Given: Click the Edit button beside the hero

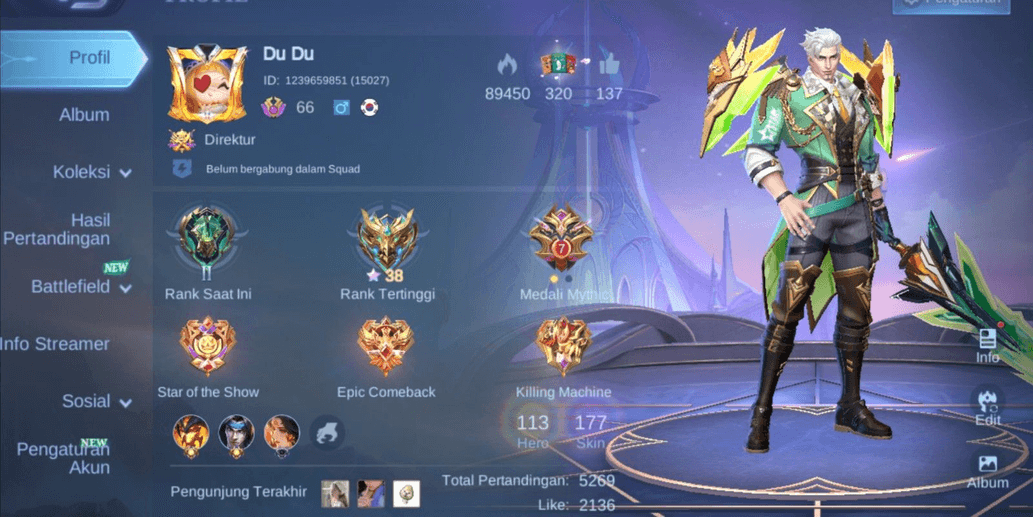Looking at the screenshot, I should (987, 407).
